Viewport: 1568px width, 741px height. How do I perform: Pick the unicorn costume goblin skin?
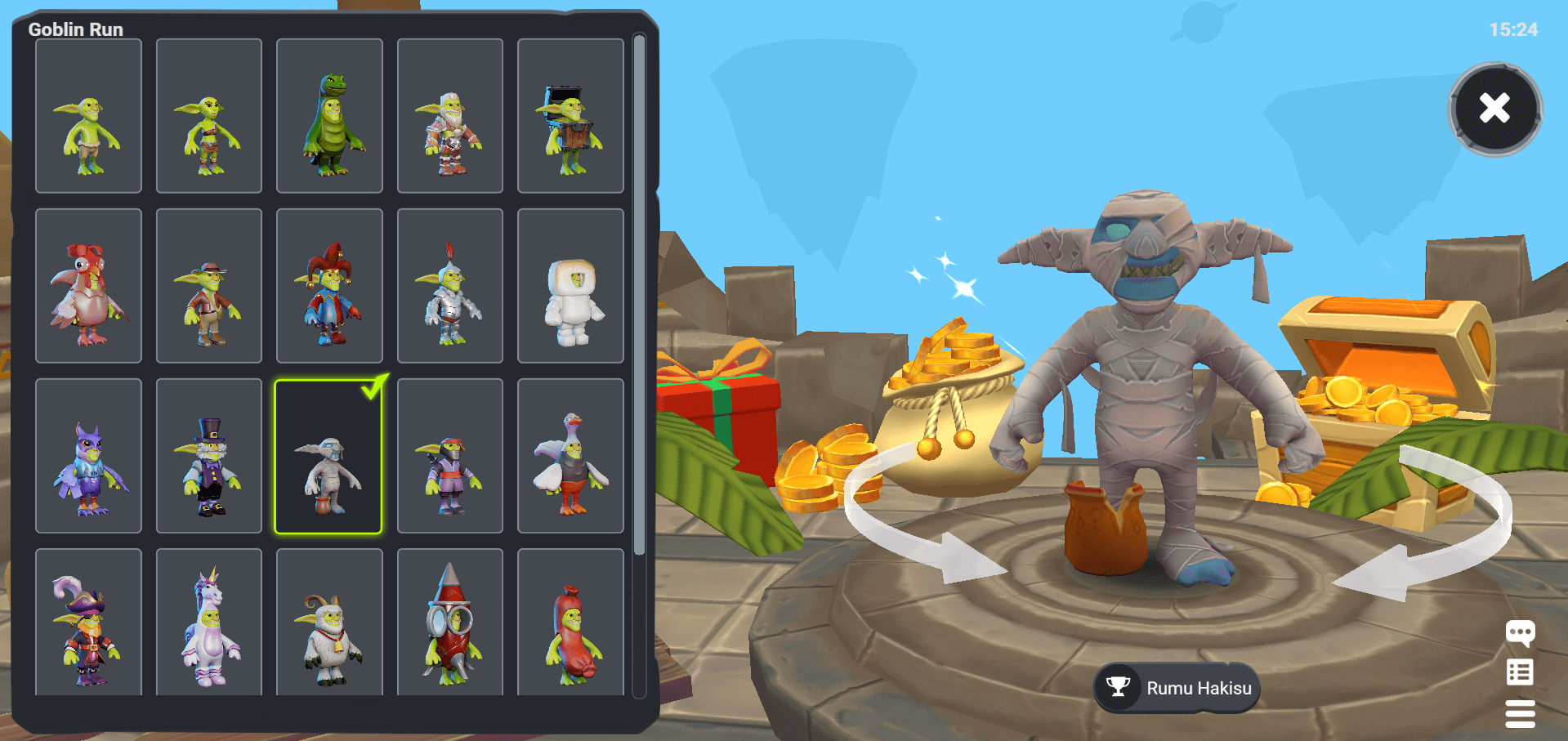[x=209, y=623]
